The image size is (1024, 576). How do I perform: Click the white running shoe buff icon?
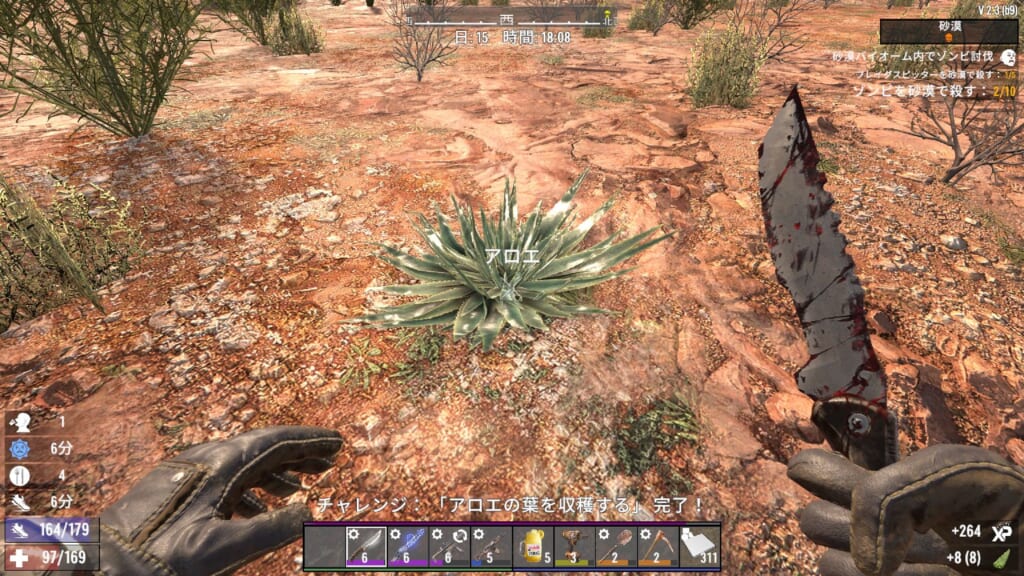tap(20, 502)
